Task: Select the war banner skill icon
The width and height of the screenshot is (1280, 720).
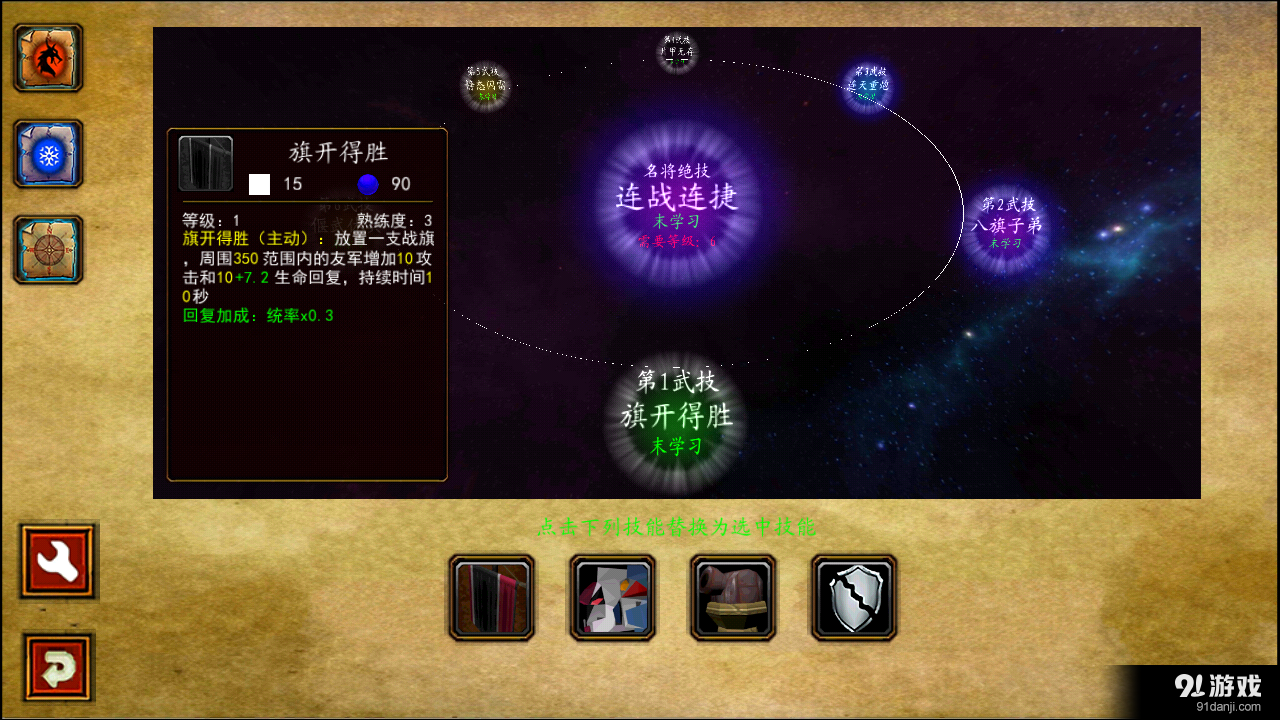Action: click(492, 597)
